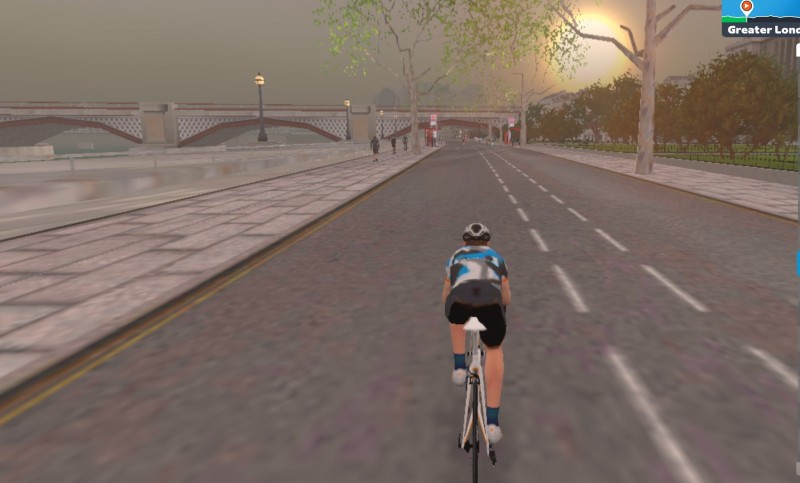Select the Greater London route label
800x483 pixels.
click(x=764, y=30)
